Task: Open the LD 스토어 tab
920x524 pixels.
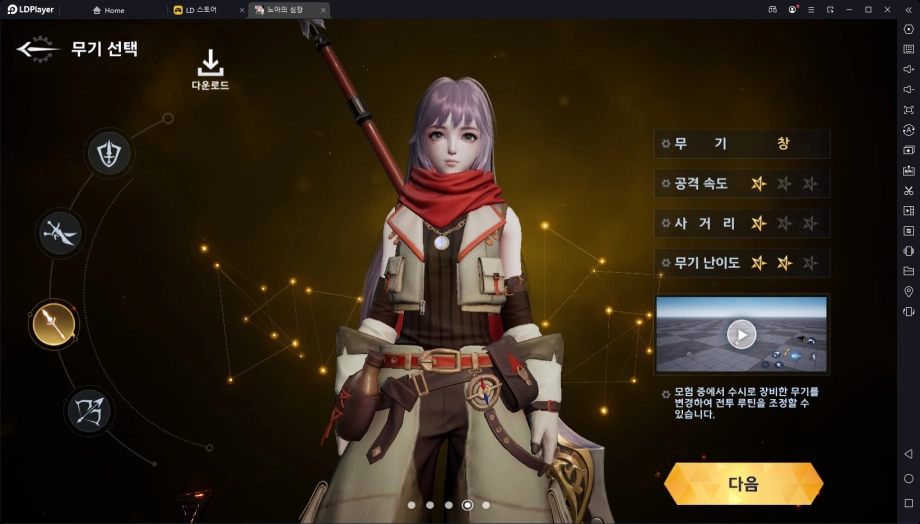Action: click(201, 10)
